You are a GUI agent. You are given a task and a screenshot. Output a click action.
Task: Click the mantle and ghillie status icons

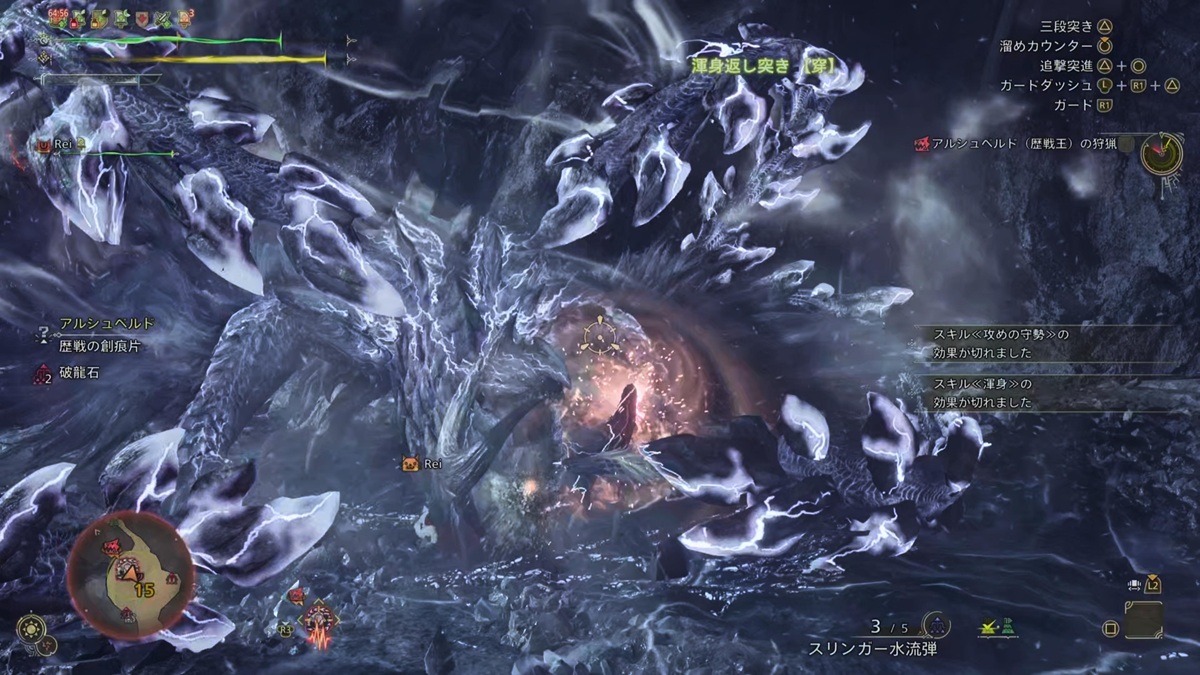pos(999,627)
